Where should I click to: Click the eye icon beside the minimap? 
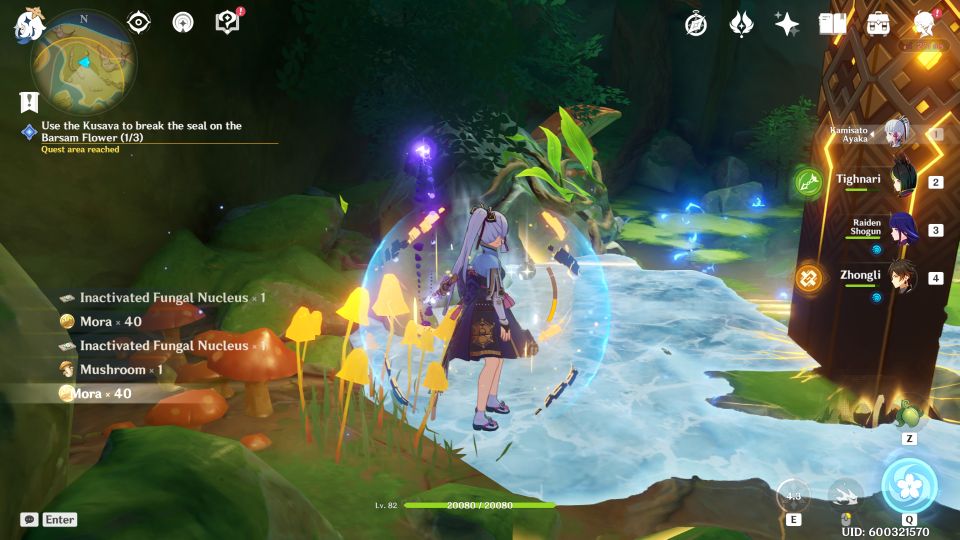point(139,23)
